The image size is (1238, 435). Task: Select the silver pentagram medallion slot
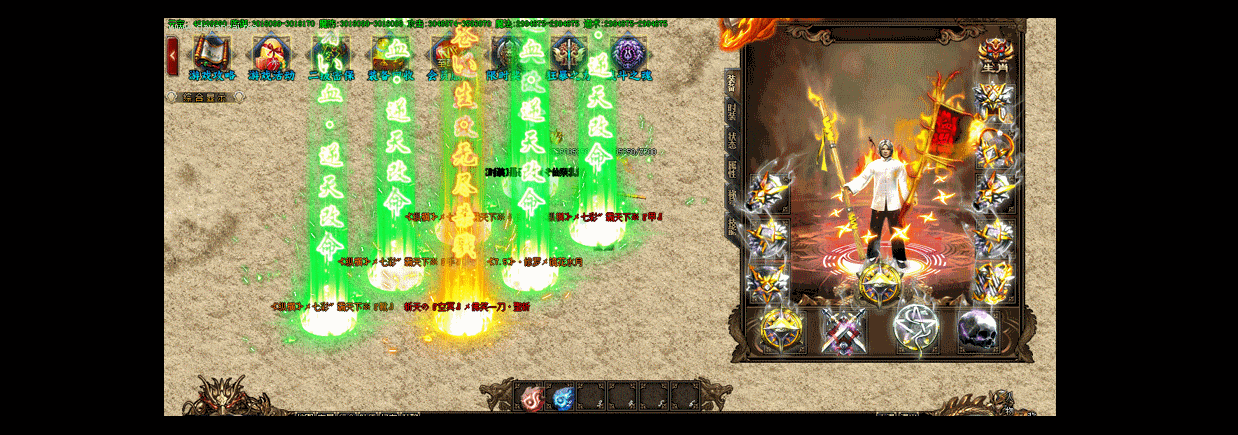tap(914, 328)
